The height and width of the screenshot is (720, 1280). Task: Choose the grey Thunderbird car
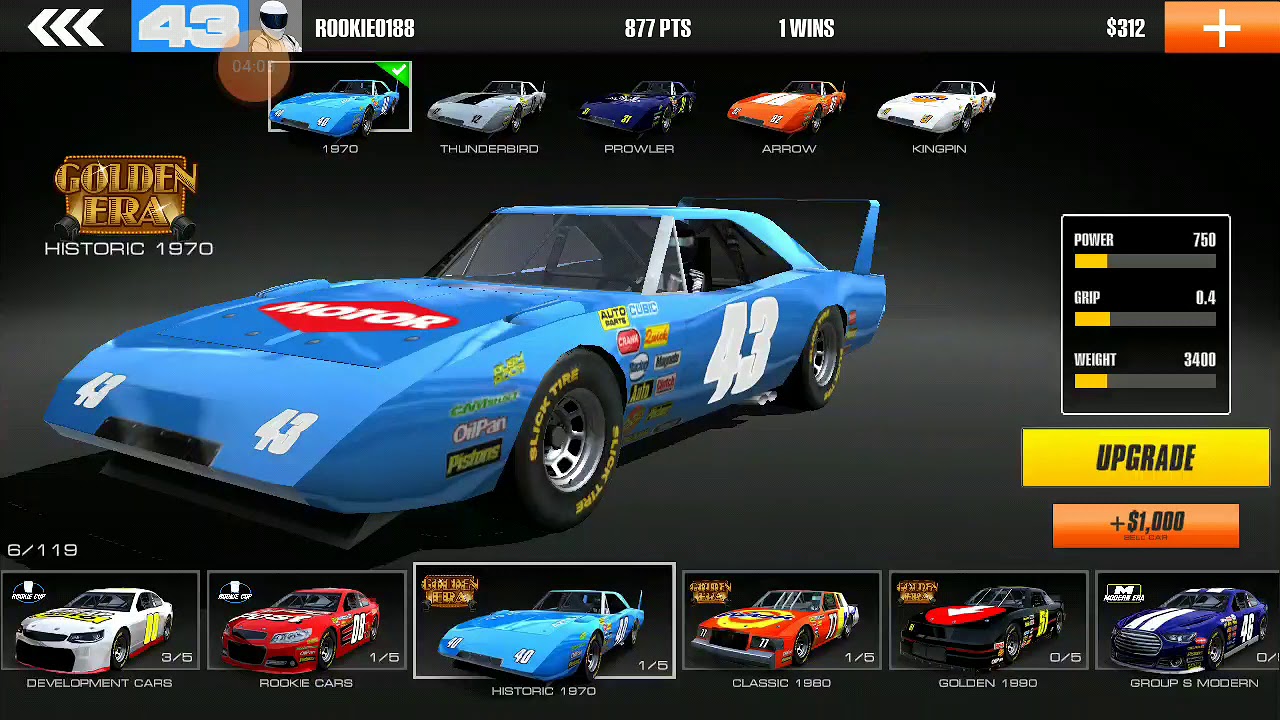click(489, 108)
